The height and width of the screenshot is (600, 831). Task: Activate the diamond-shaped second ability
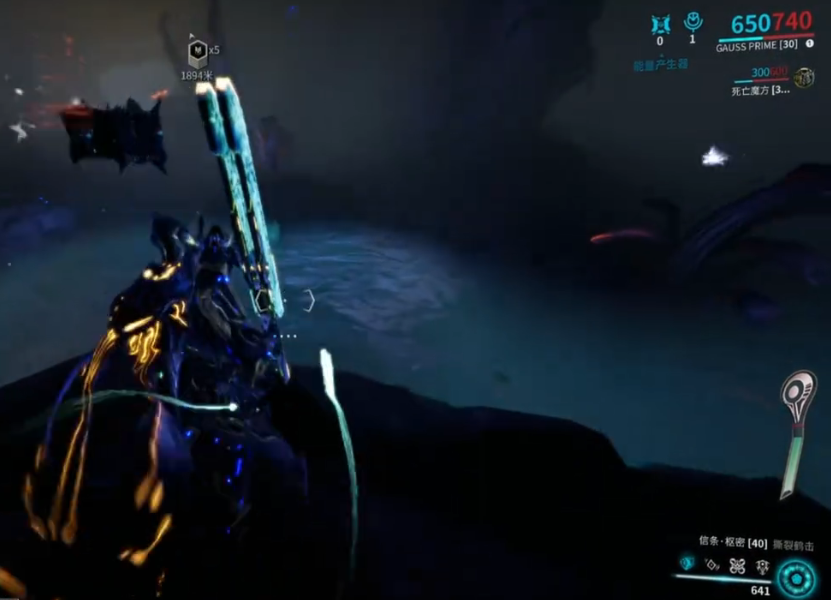click(x=711, y=564)
